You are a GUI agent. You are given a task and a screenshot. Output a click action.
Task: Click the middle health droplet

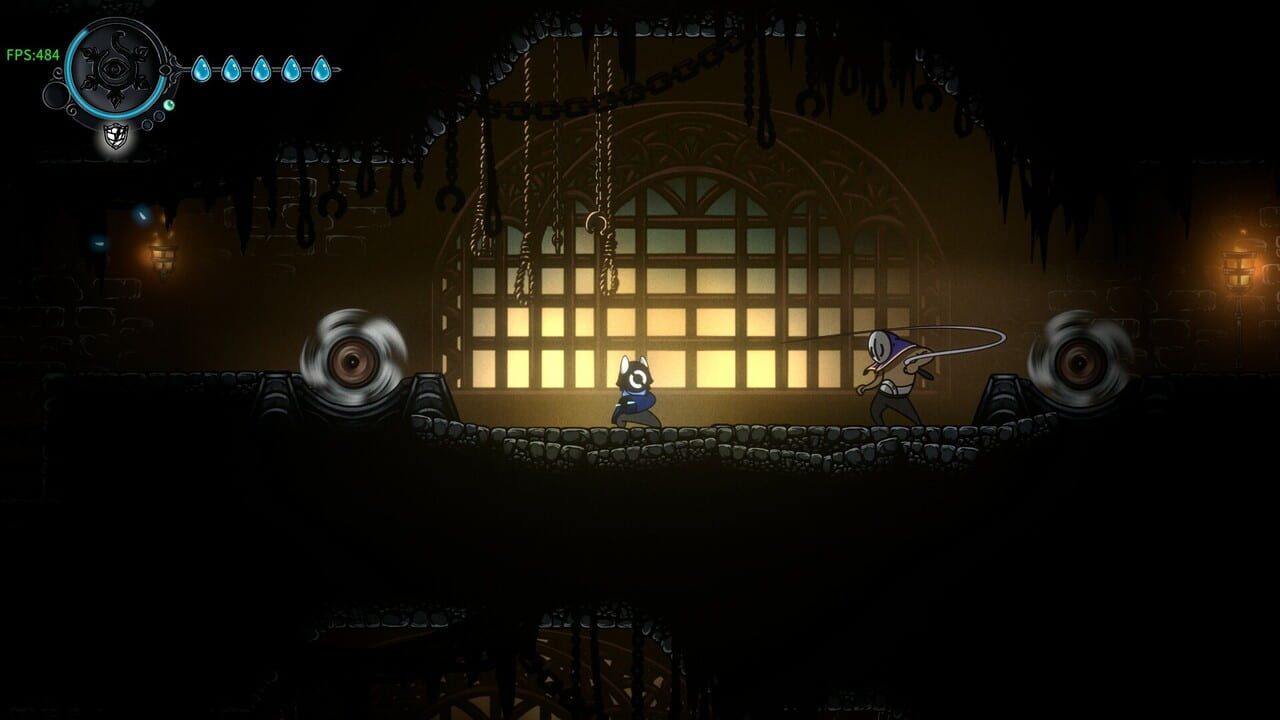pos(261,68)
